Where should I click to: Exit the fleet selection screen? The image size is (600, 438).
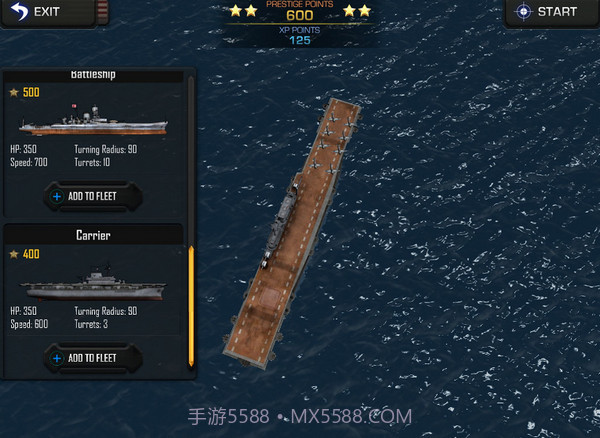37,12
